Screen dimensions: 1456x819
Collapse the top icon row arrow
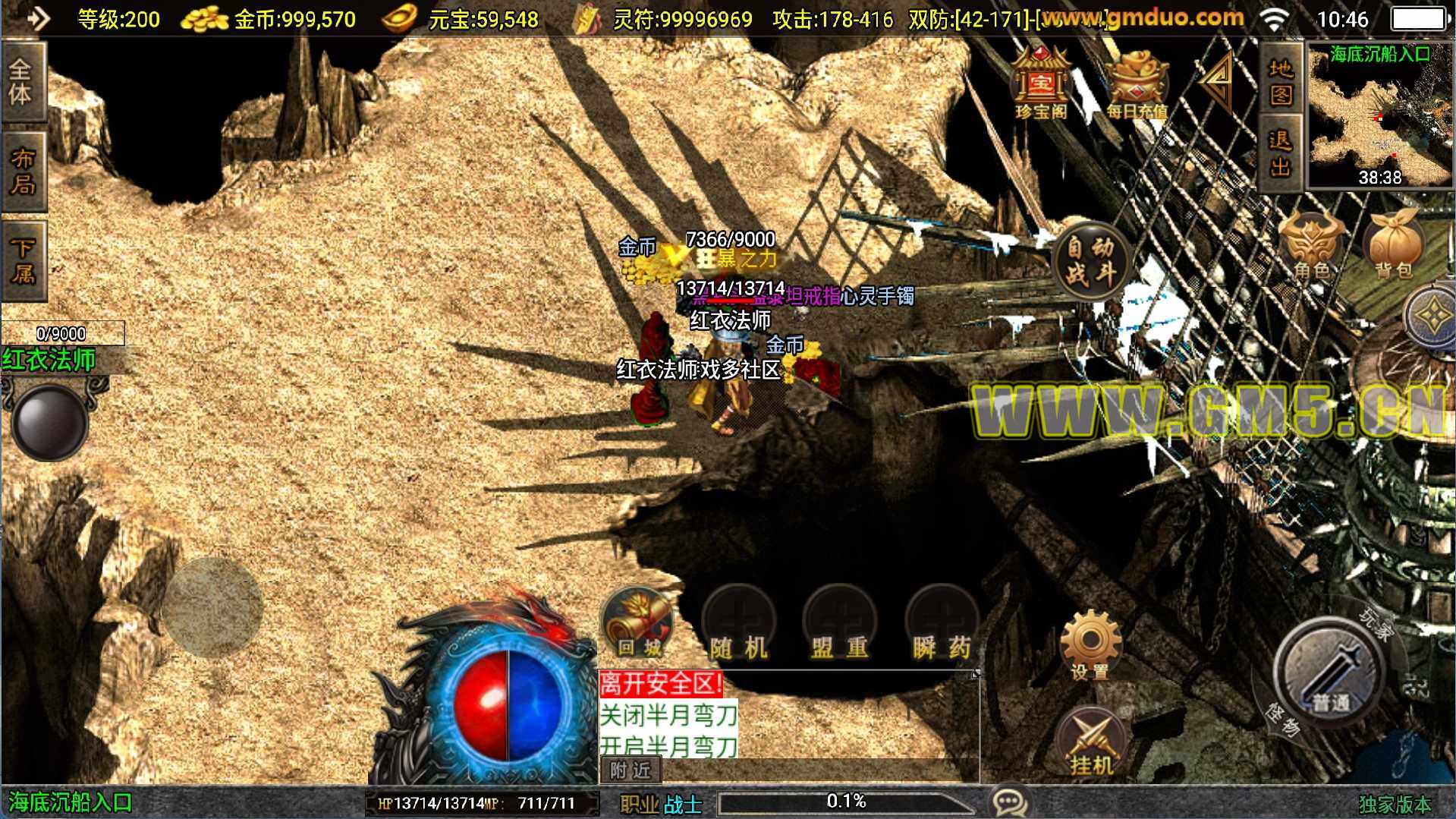(x=1219, y=80)
